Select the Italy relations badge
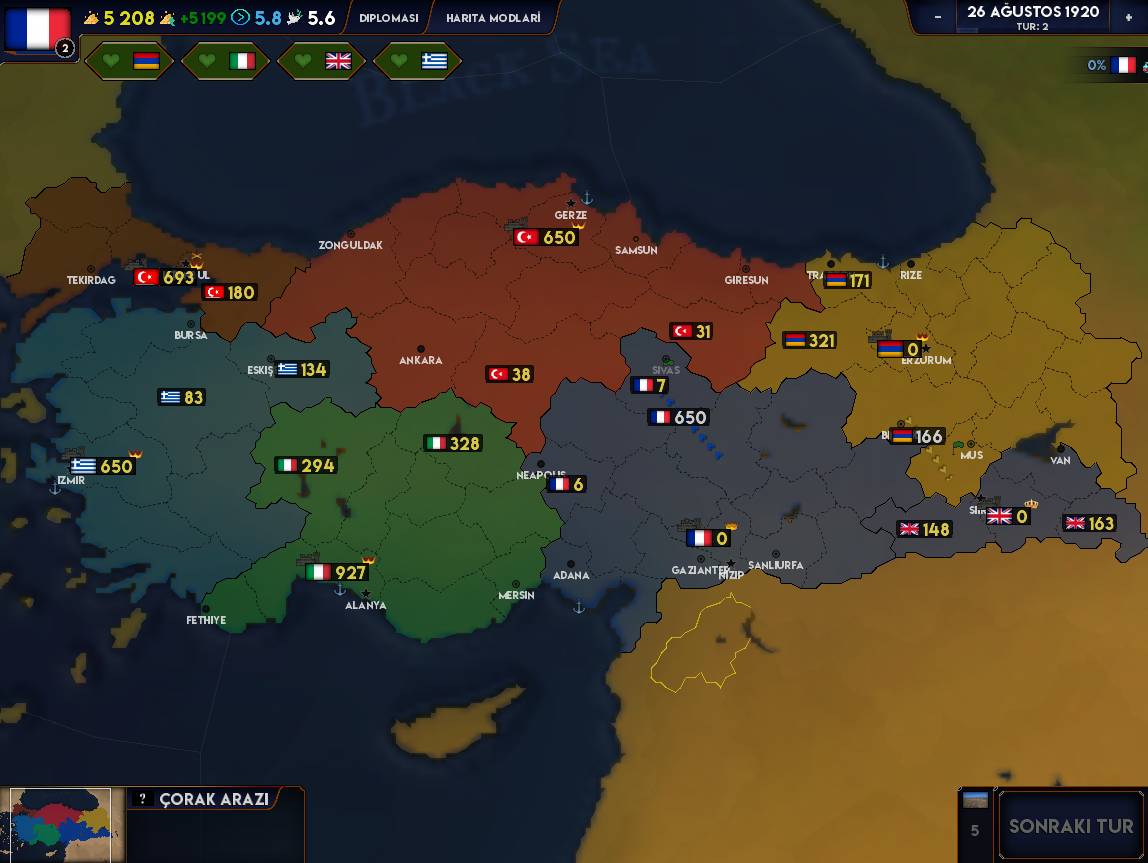 [x=225, y=61]
